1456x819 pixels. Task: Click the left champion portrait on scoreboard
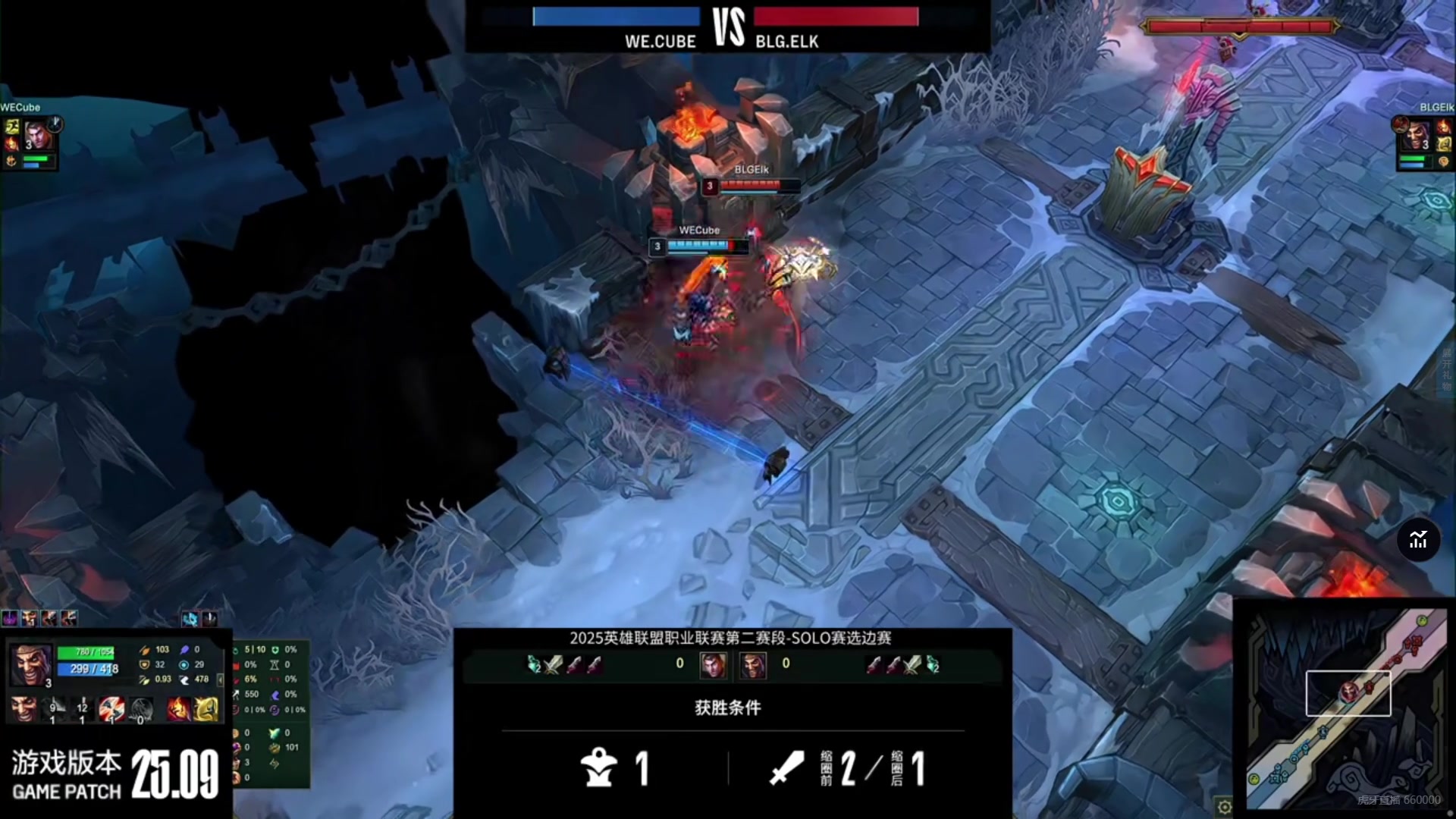pos(713,665)
